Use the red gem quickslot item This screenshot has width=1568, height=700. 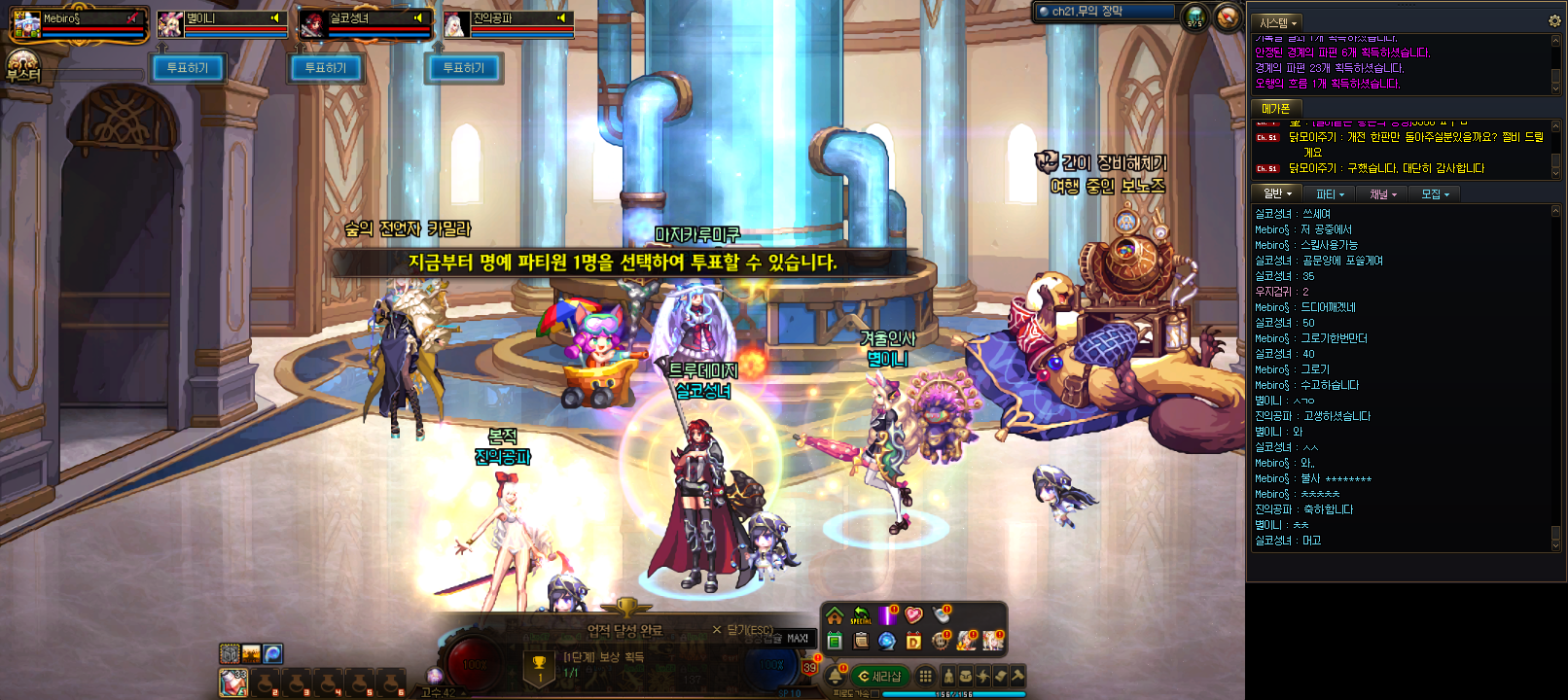(233, 682)
